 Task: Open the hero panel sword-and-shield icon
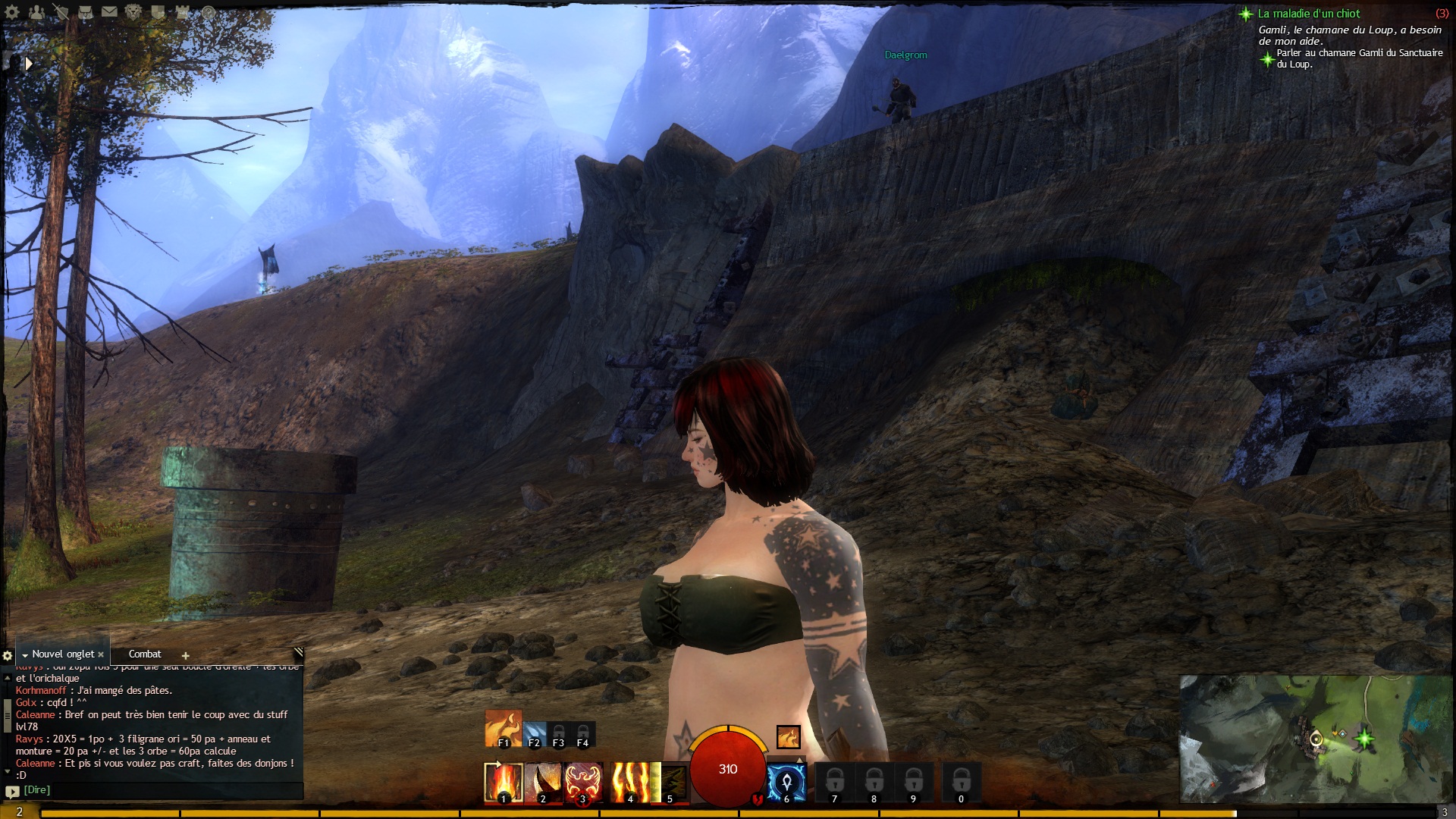[61, 12]
